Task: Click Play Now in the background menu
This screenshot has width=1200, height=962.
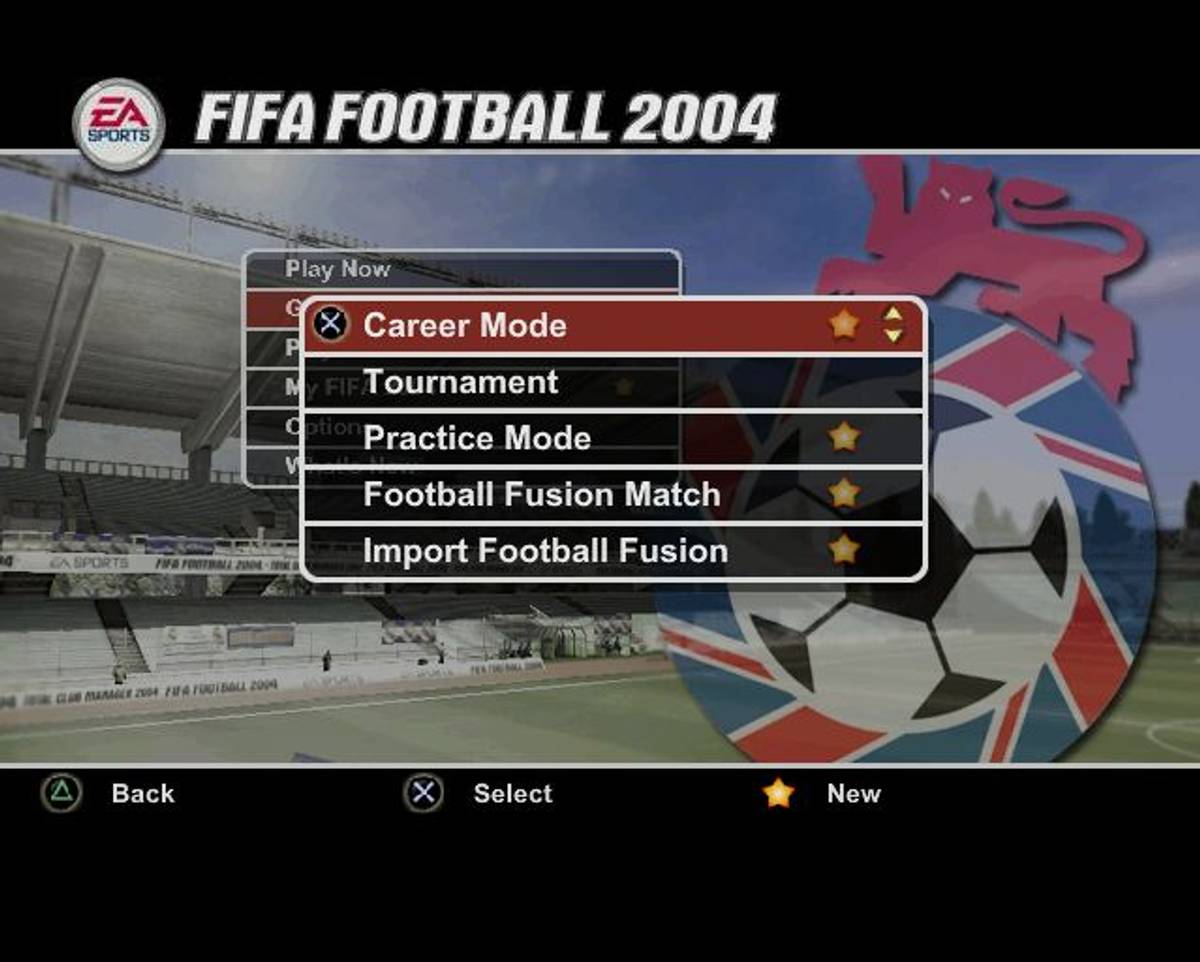Action: click(338, 270)
